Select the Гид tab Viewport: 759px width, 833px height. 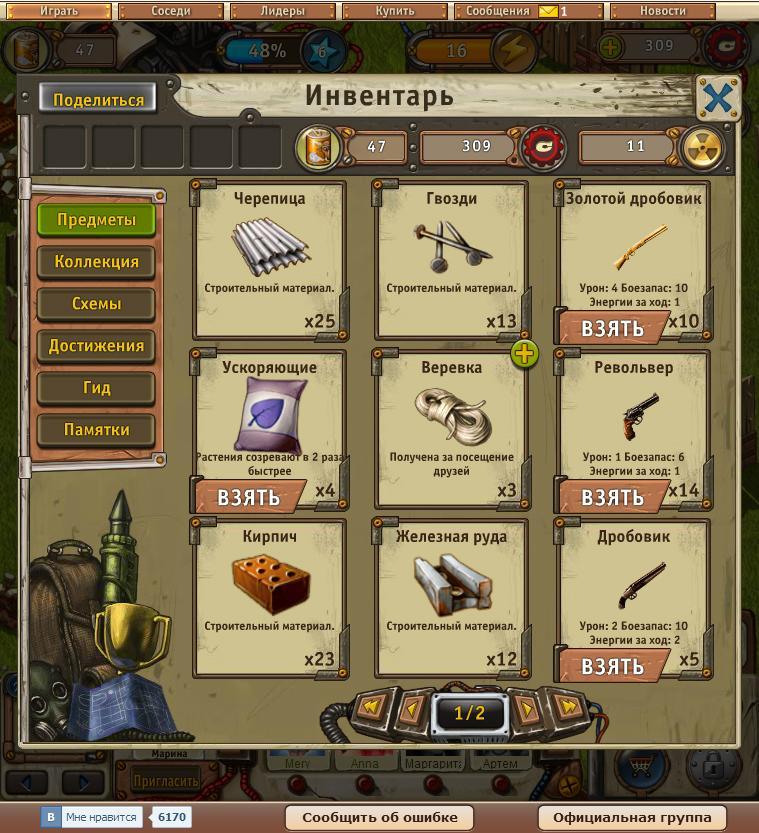click(x=97, y=388)
